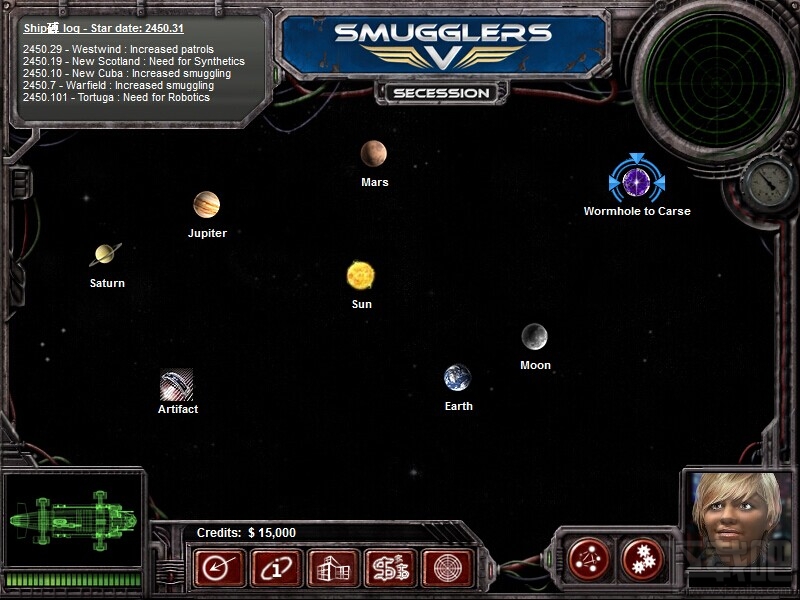Click the blonde captain portrait

pyautogui.click(x=735, y=518)
